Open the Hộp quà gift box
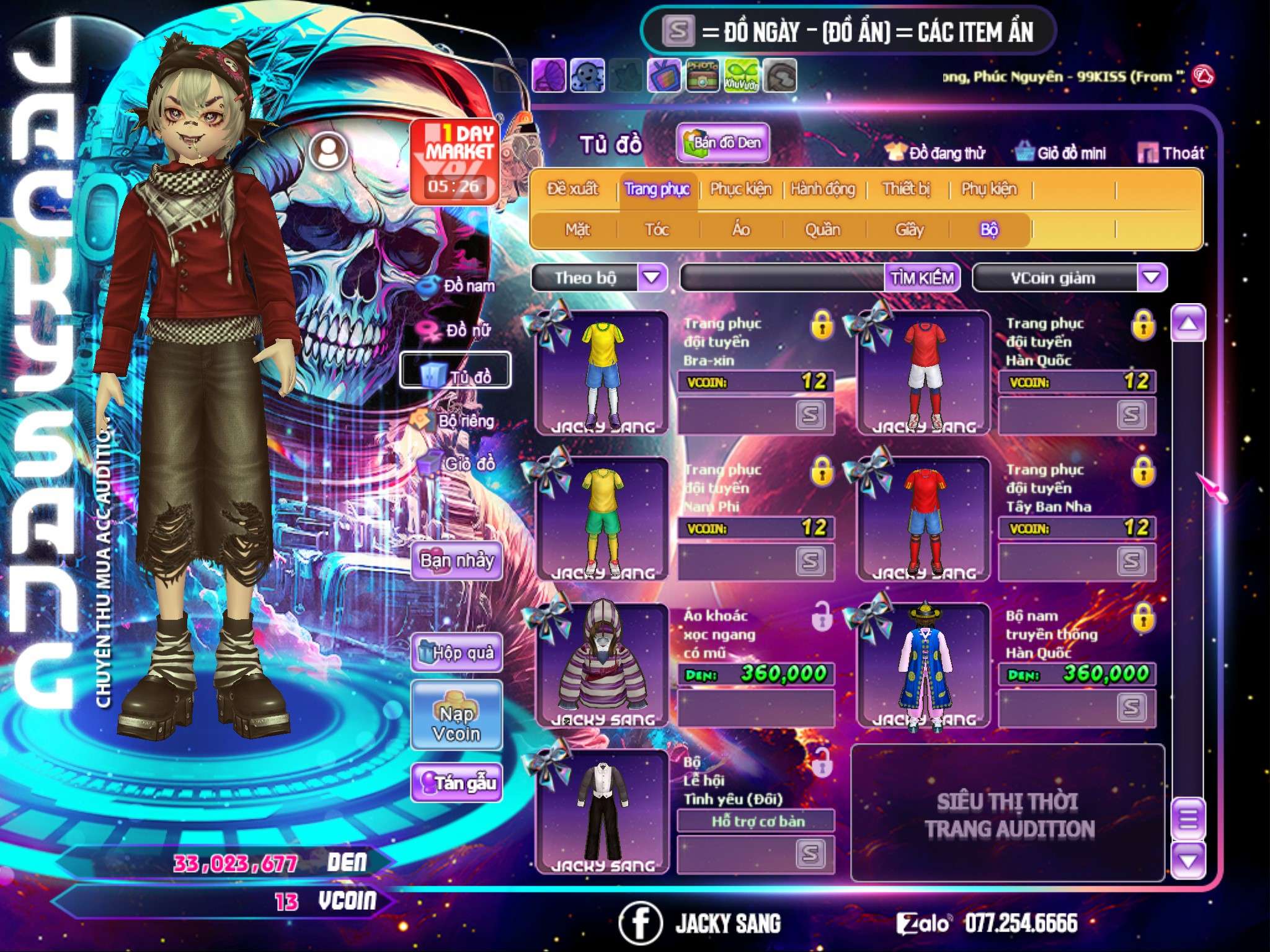1270x952 pixels. click(456, 653)
